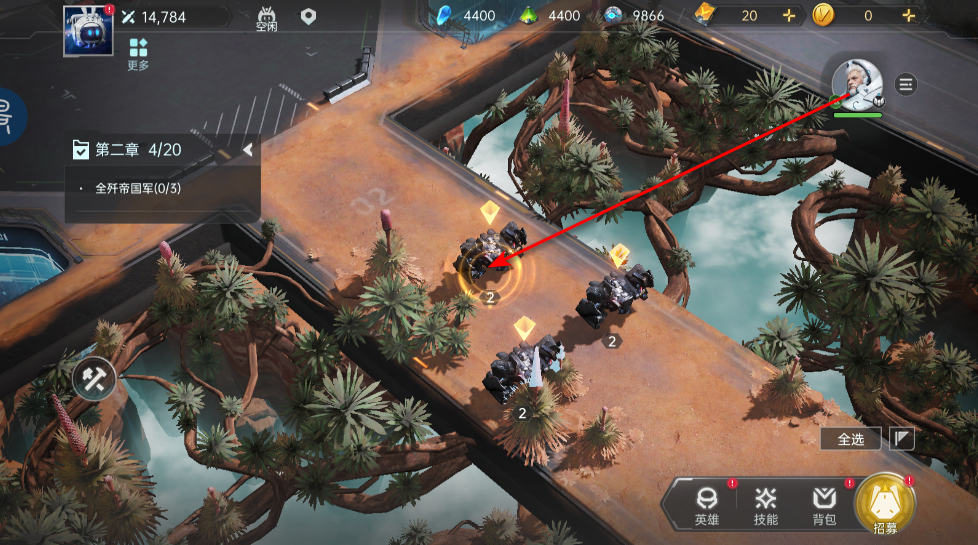Image resolution: width=978 pixels, height=545 pixels.
Task: Open the 技能 skills menu
Action: pos(766,504)
